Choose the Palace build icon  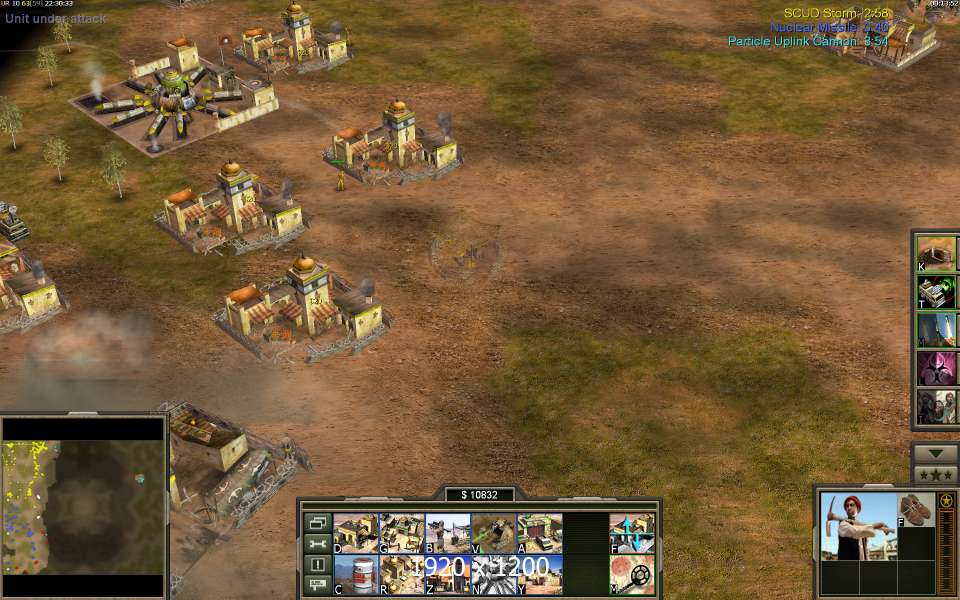[x=401, y=574]
